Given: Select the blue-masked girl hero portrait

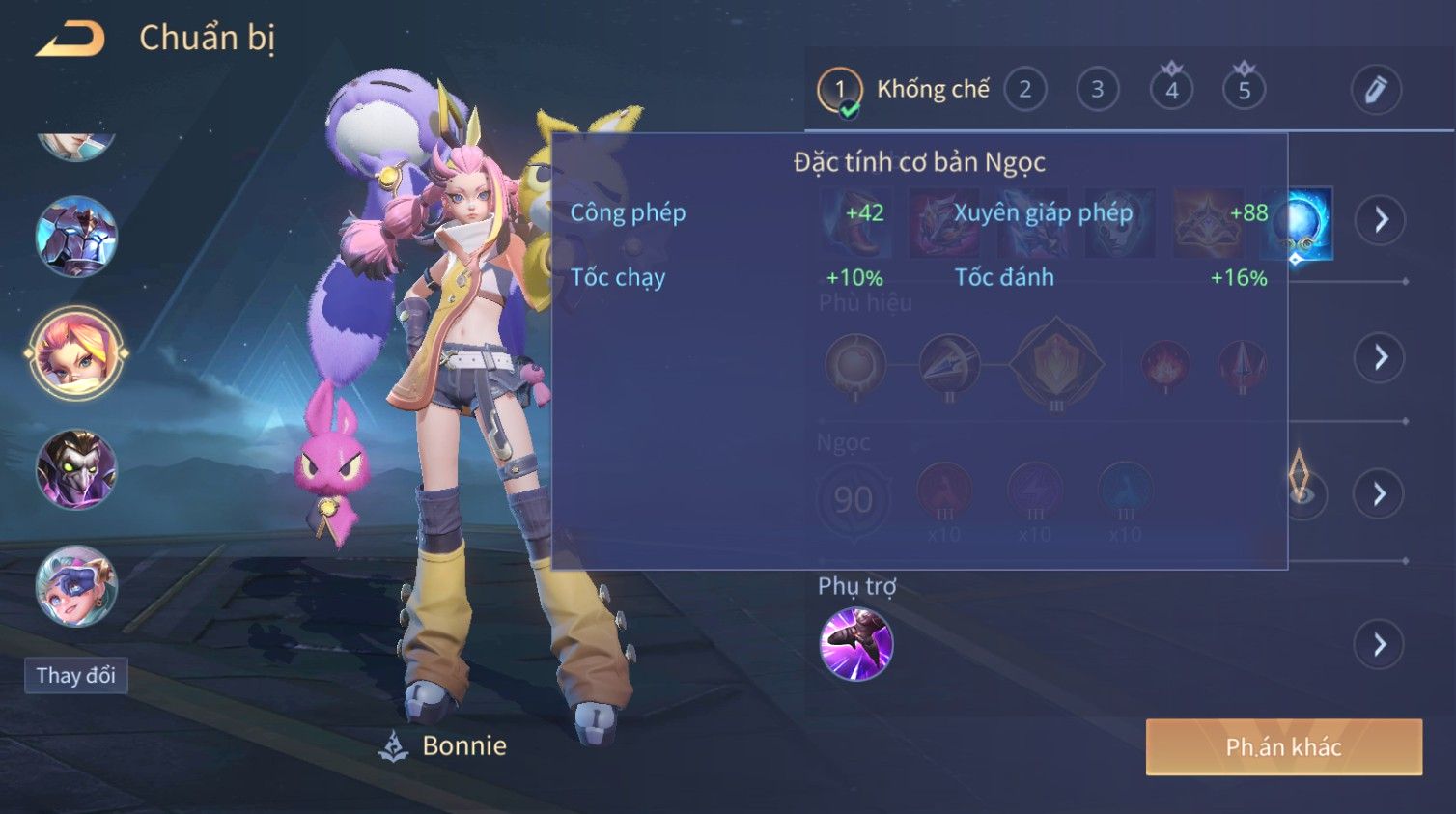Looking at the screenshot, I should pos(76,586).
